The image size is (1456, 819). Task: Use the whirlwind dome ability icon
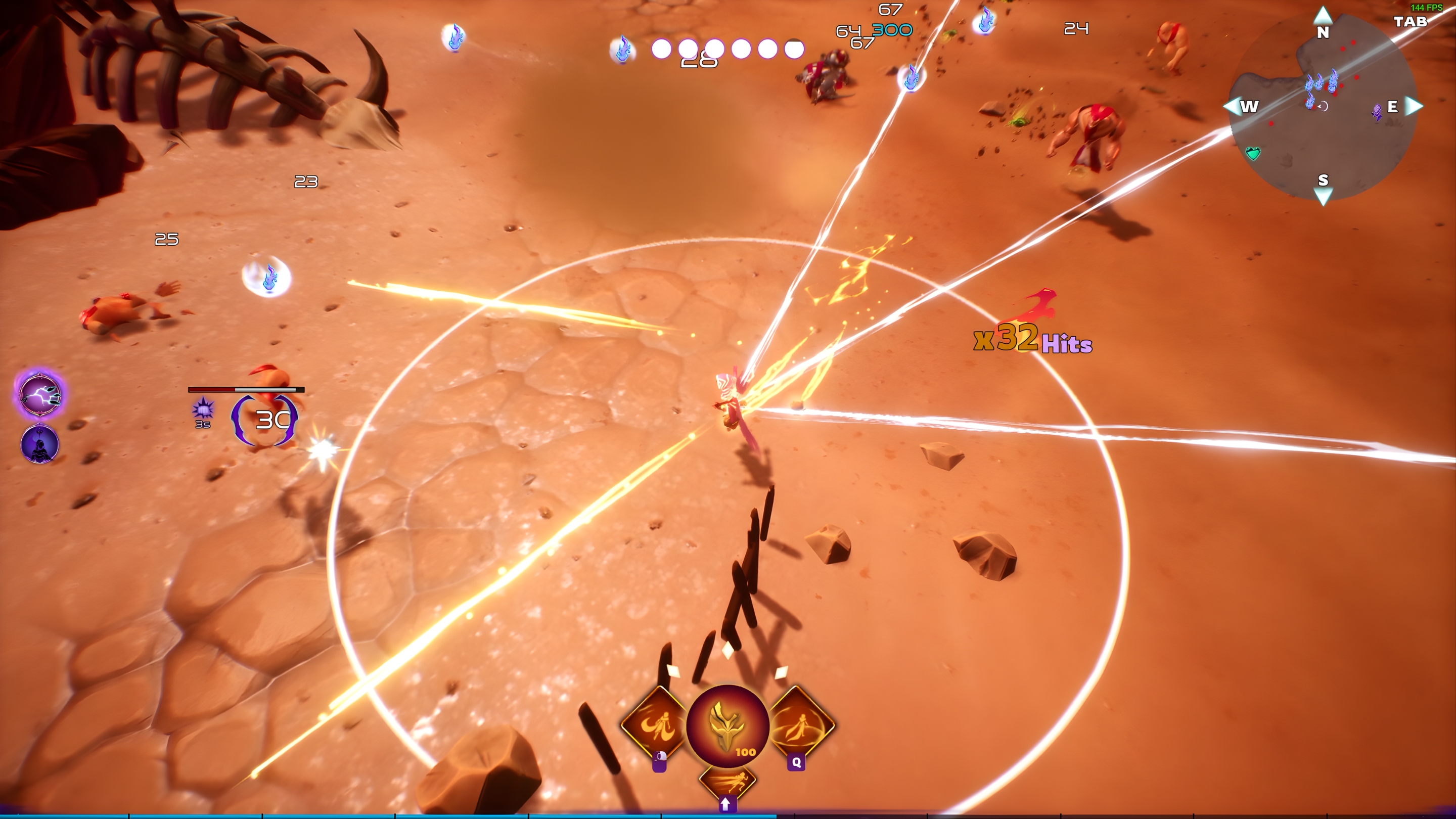(x=801, y=723)
